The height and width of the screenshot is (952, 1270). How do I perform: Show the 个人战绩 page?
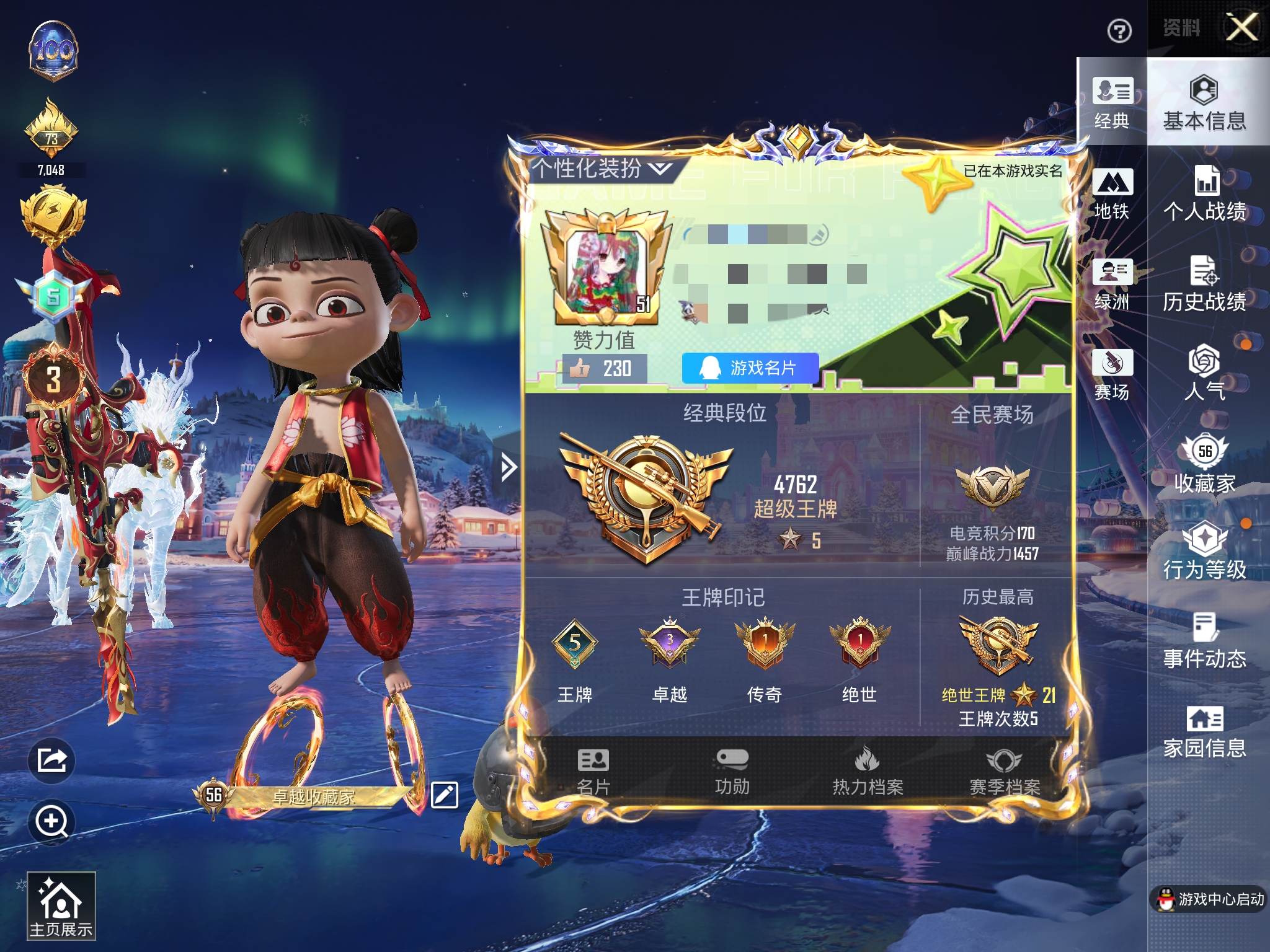point(1204,194)
